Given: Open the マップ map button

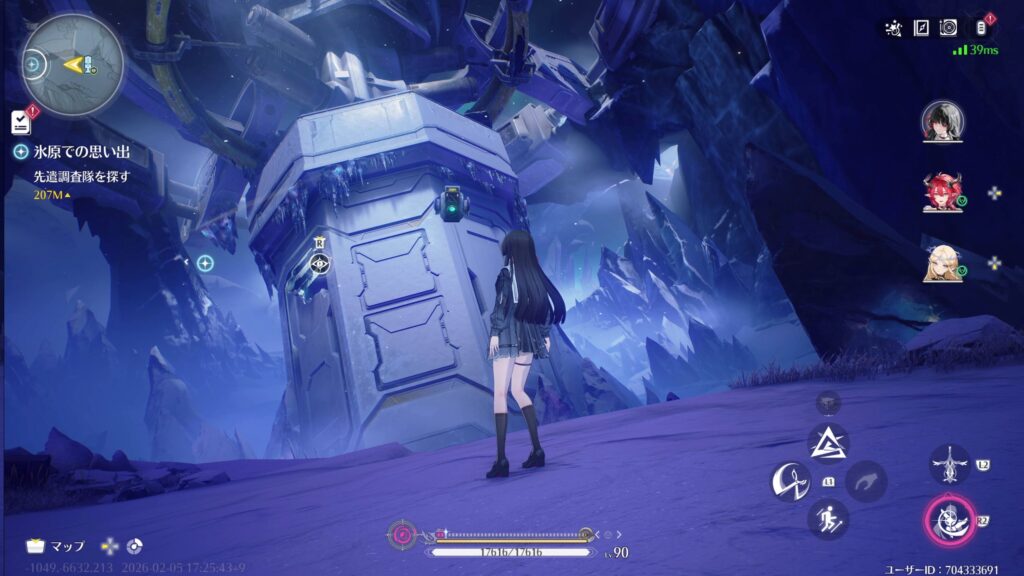Looking at the screenshot, I should click(x=56, y=546).
